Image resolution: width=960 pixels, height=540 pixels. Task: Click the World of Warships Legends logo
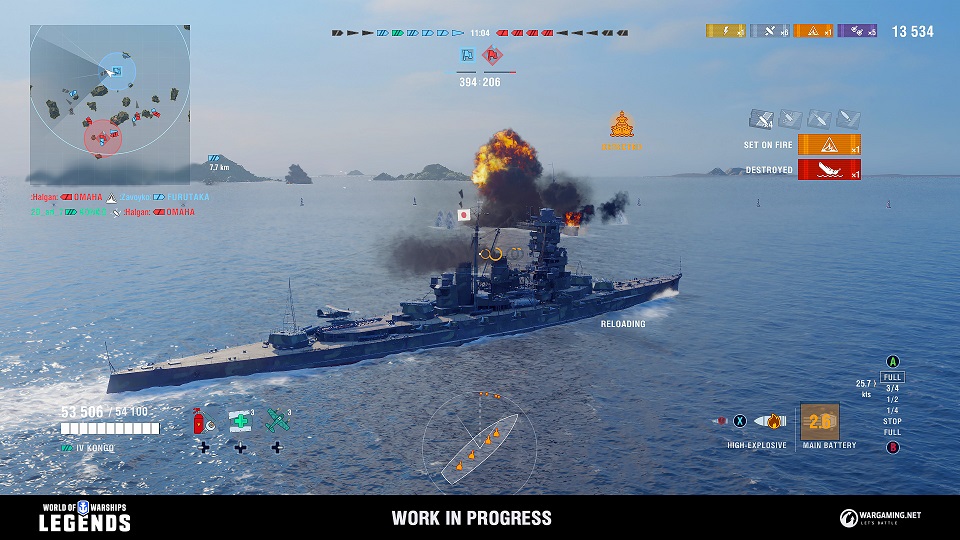(85, 517)
